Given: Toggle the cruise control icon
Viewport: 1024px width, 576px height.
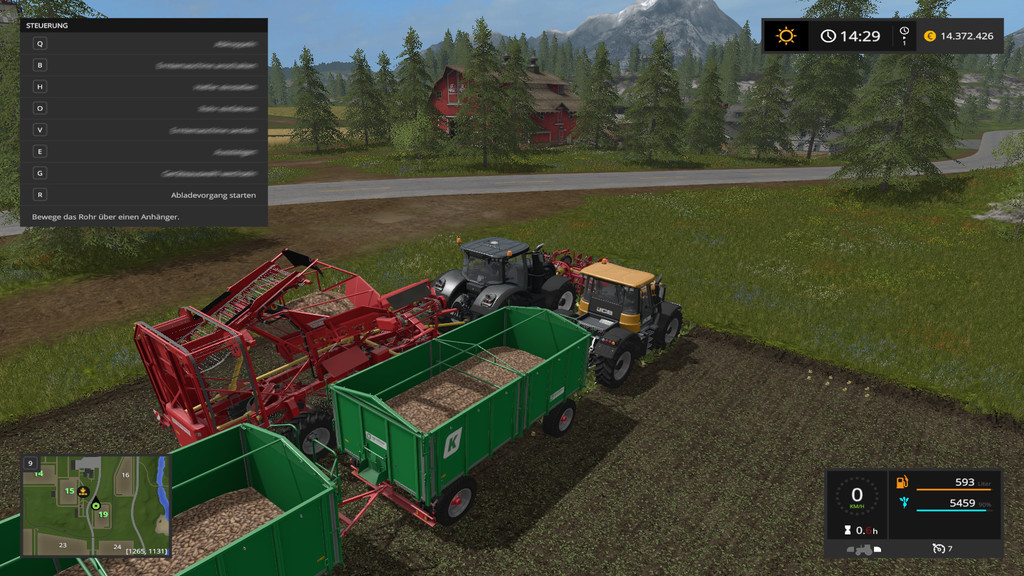Looking at the screenshot, I should pos(938,549).
